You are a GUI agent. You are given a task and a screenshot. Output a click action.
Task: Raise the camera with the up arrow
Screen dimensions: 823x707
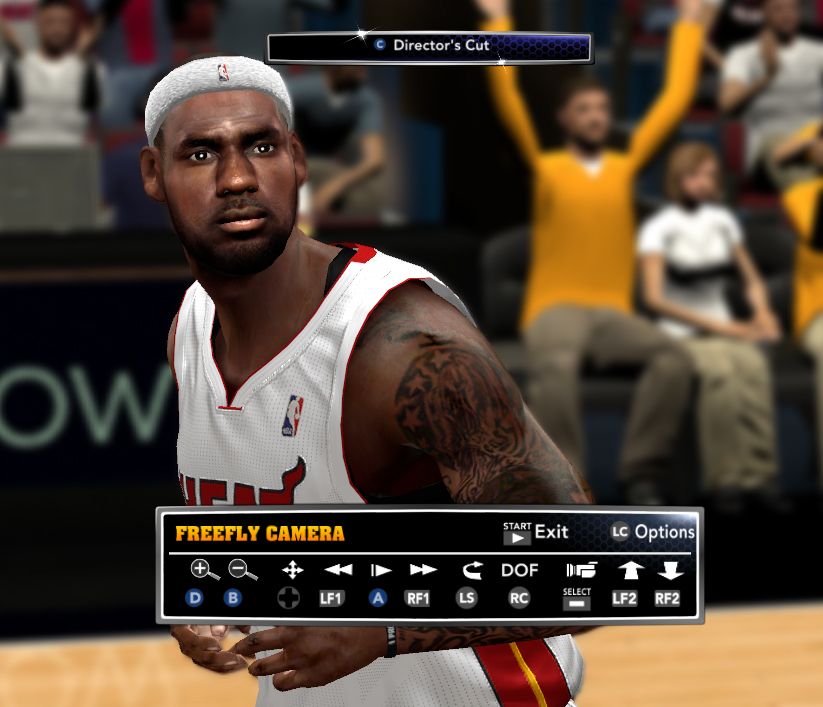[x=628, y=570]
